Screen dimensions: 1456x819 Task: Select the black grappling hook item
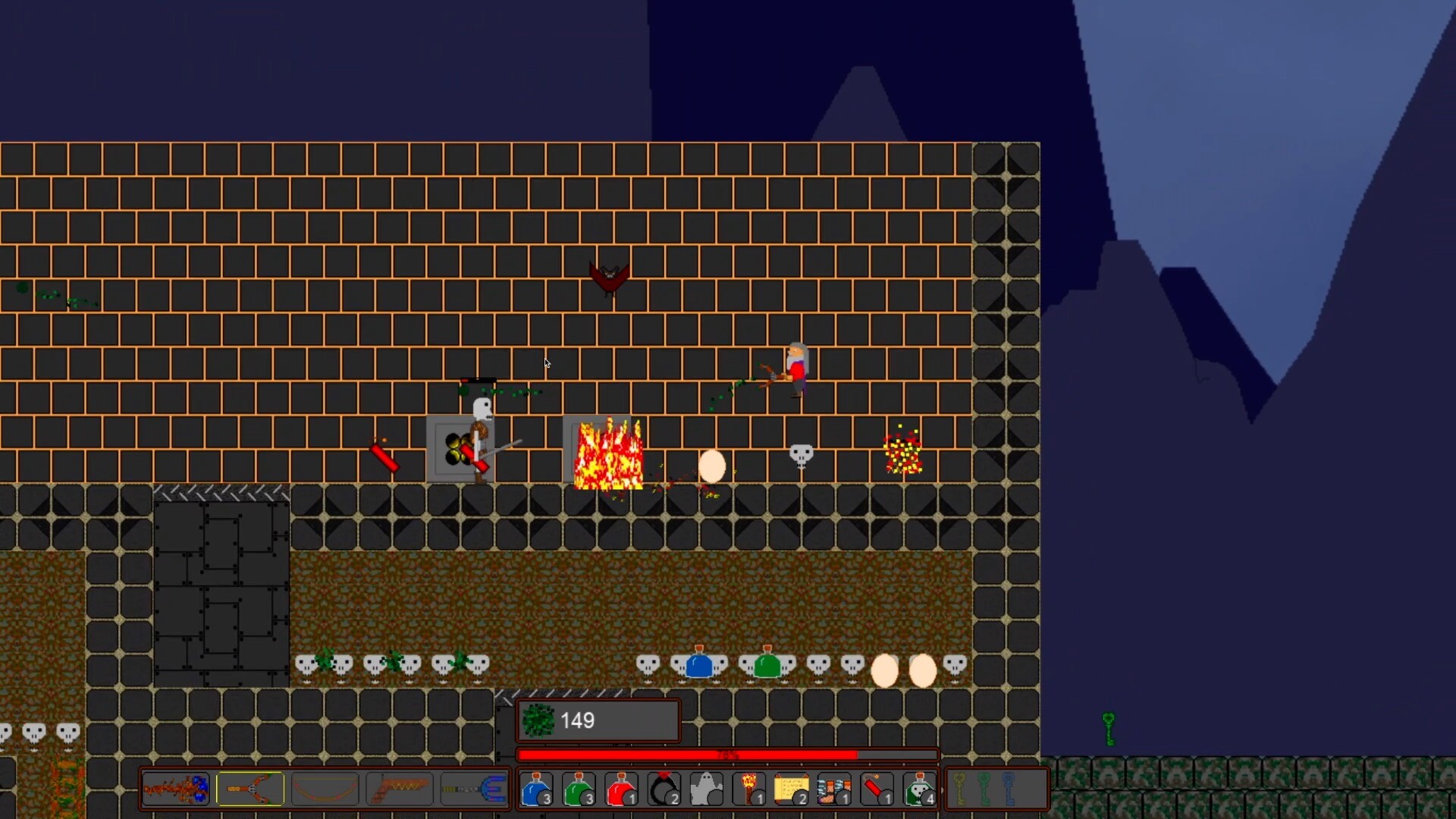[x=664, y=789]
